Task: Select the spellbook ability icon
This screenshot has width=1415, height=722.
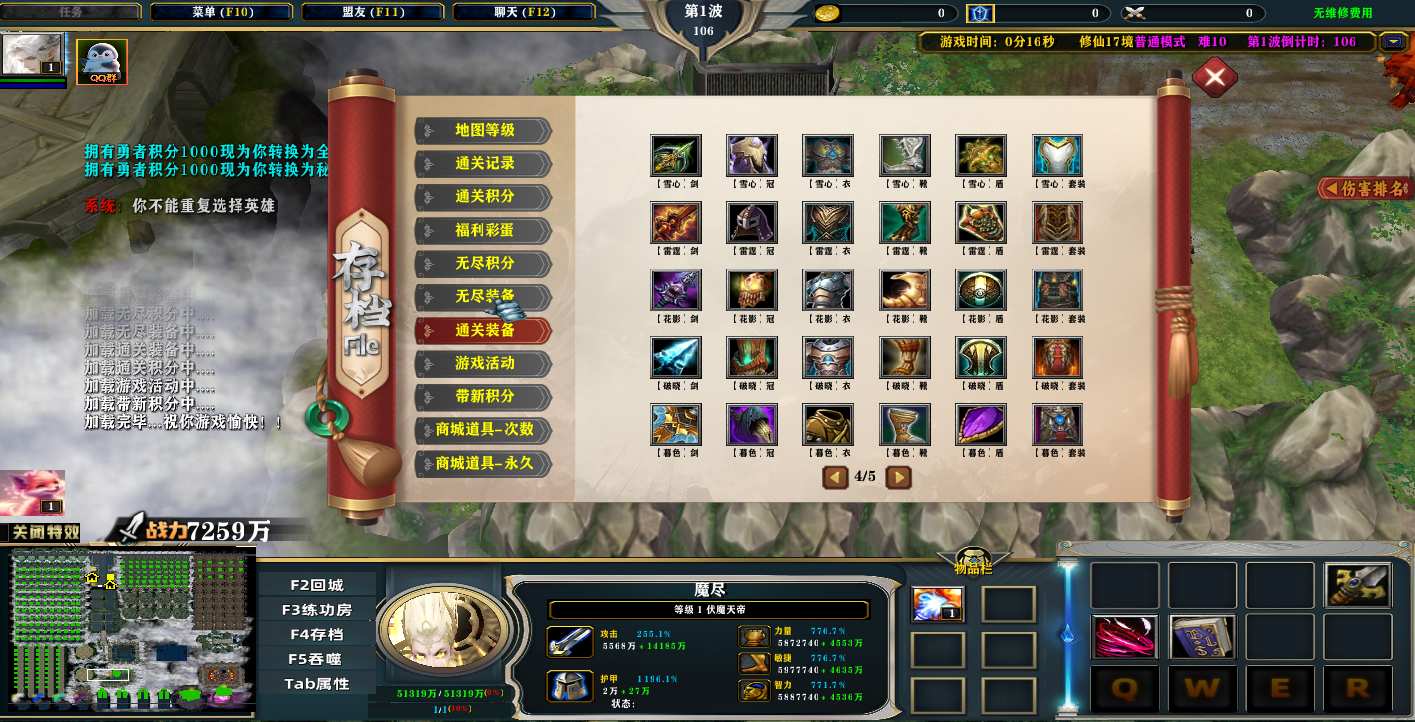Action: (x=1203, y=637)
